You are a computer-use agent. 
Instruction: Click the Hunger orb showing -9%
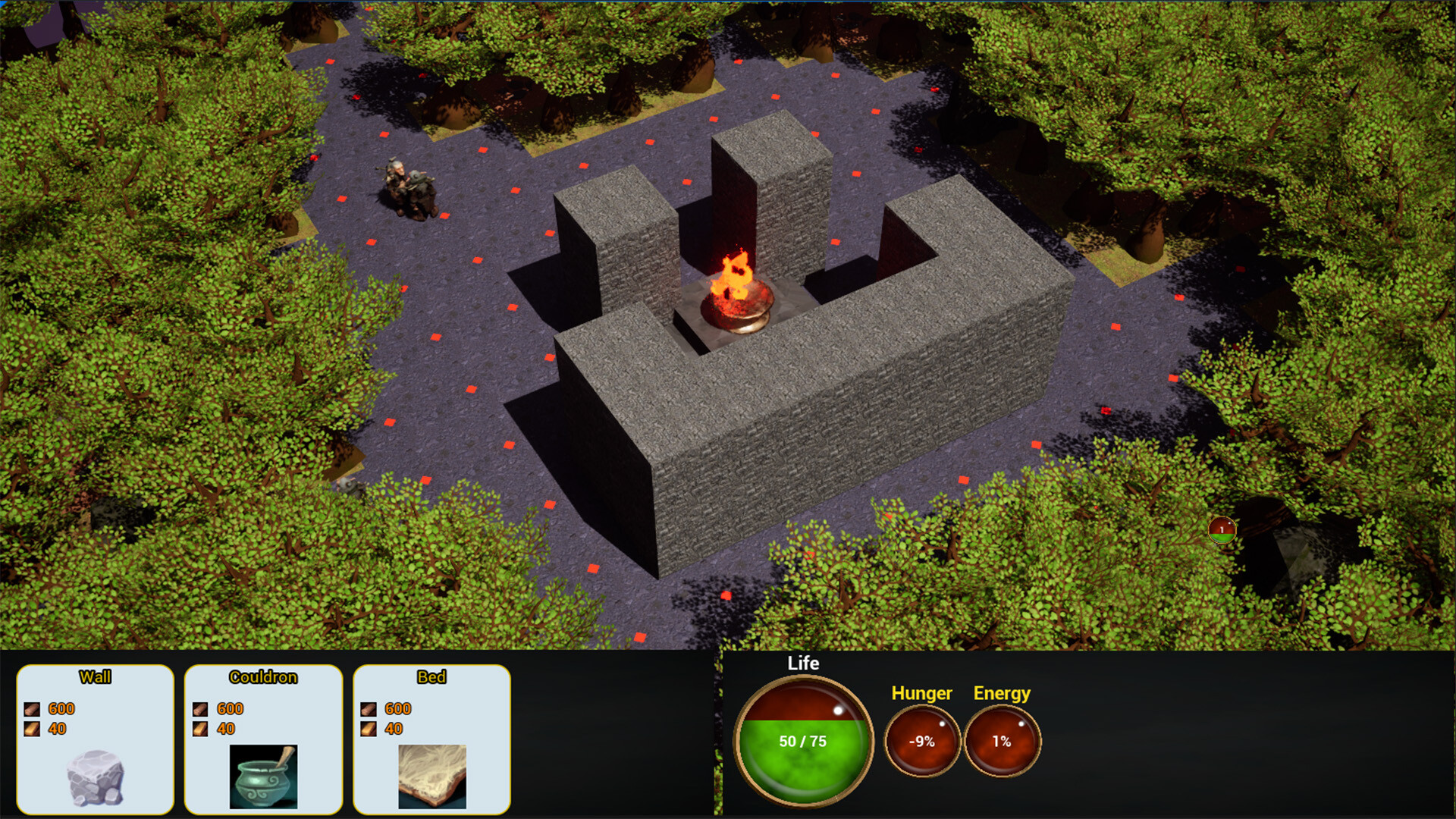click(922, 741)
